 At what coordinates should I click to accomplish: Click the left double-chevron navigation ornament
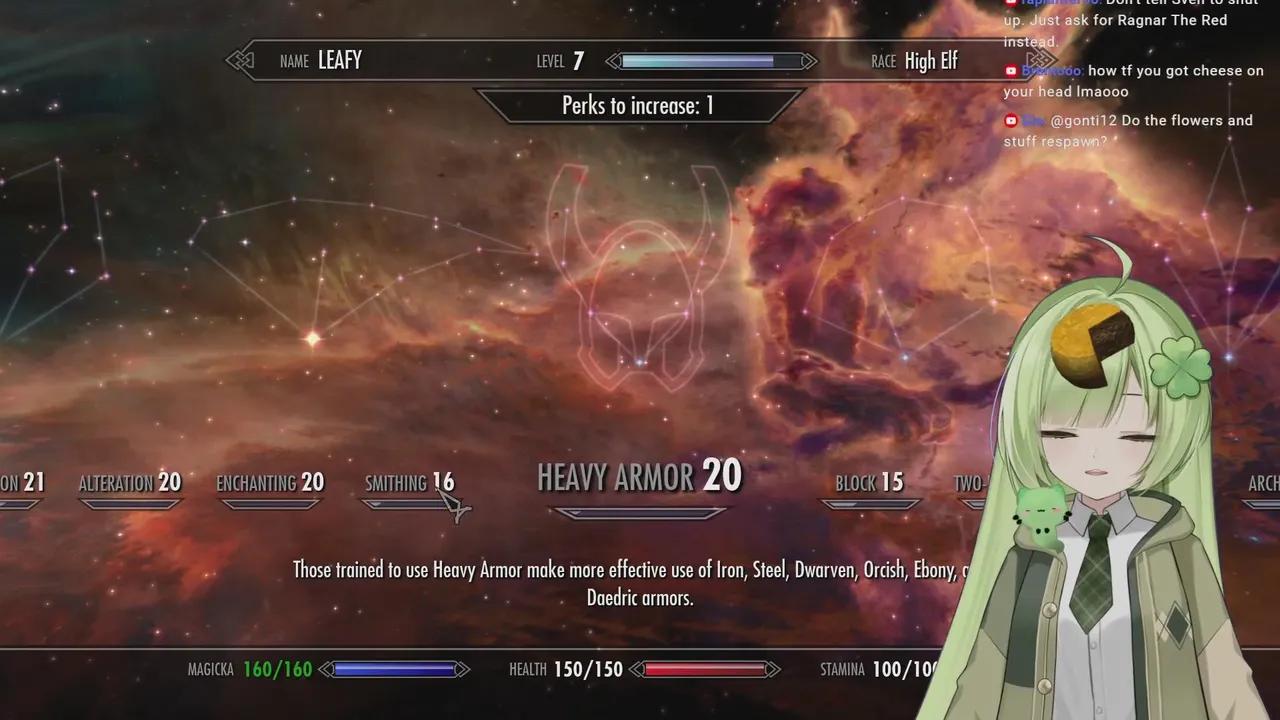(240, 60)
